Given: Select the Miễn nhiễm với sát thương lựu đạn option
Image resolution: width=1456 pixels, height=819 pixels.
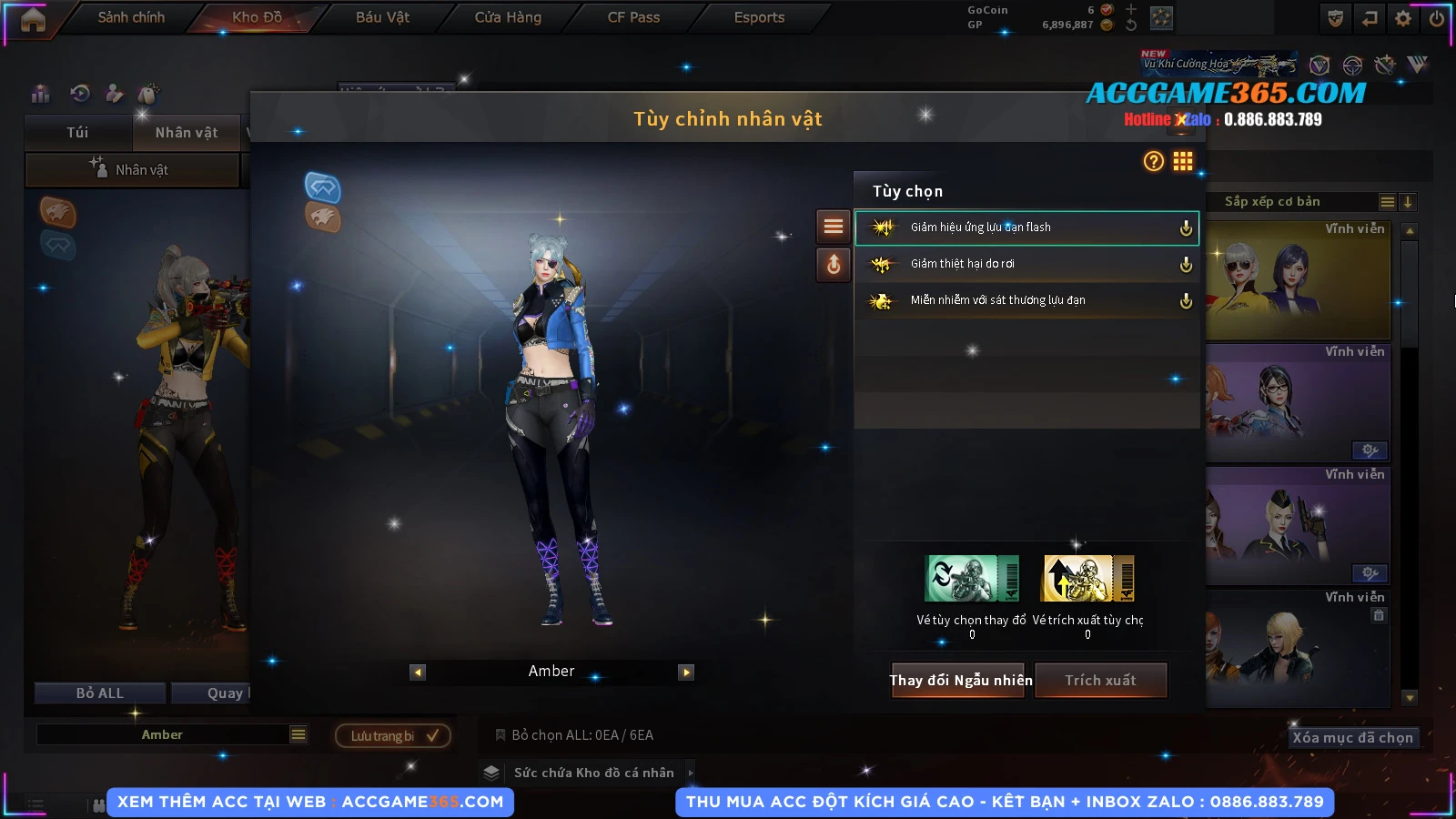Looking at the screenshot, I should click(1026, 300).
